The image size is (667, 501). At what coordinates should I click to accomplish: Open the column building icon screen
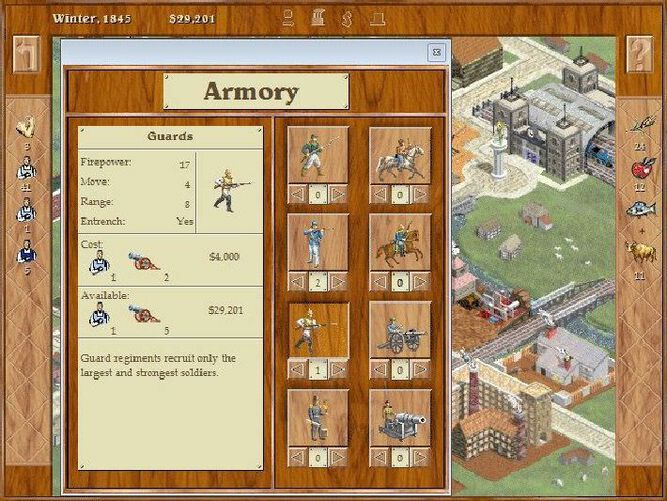click(x=317, y=17)
